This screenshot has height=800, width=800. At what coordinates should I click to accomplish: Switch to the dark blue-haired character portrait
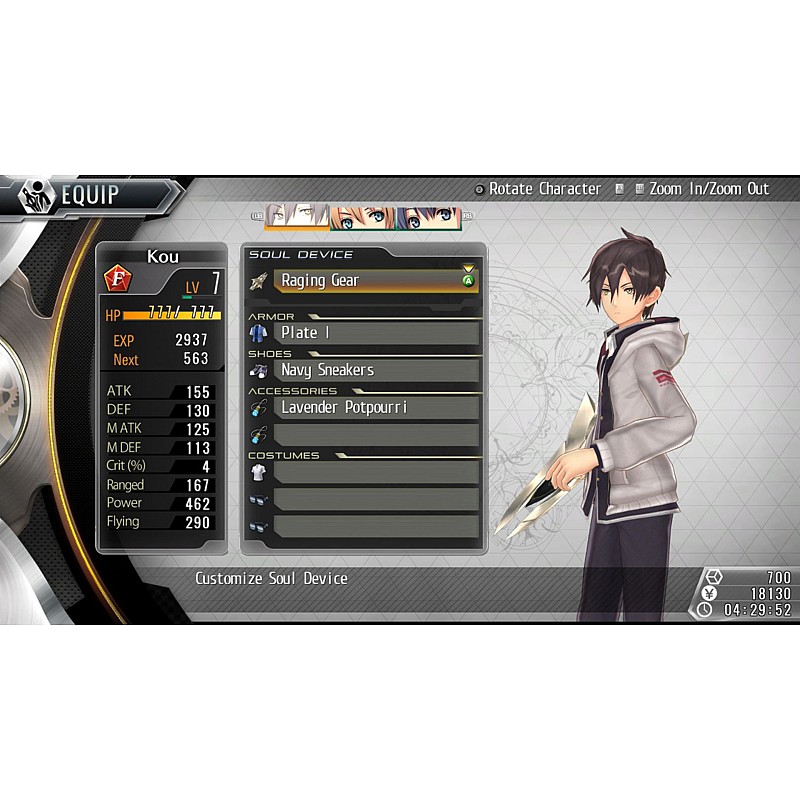[x=428, y=217]
